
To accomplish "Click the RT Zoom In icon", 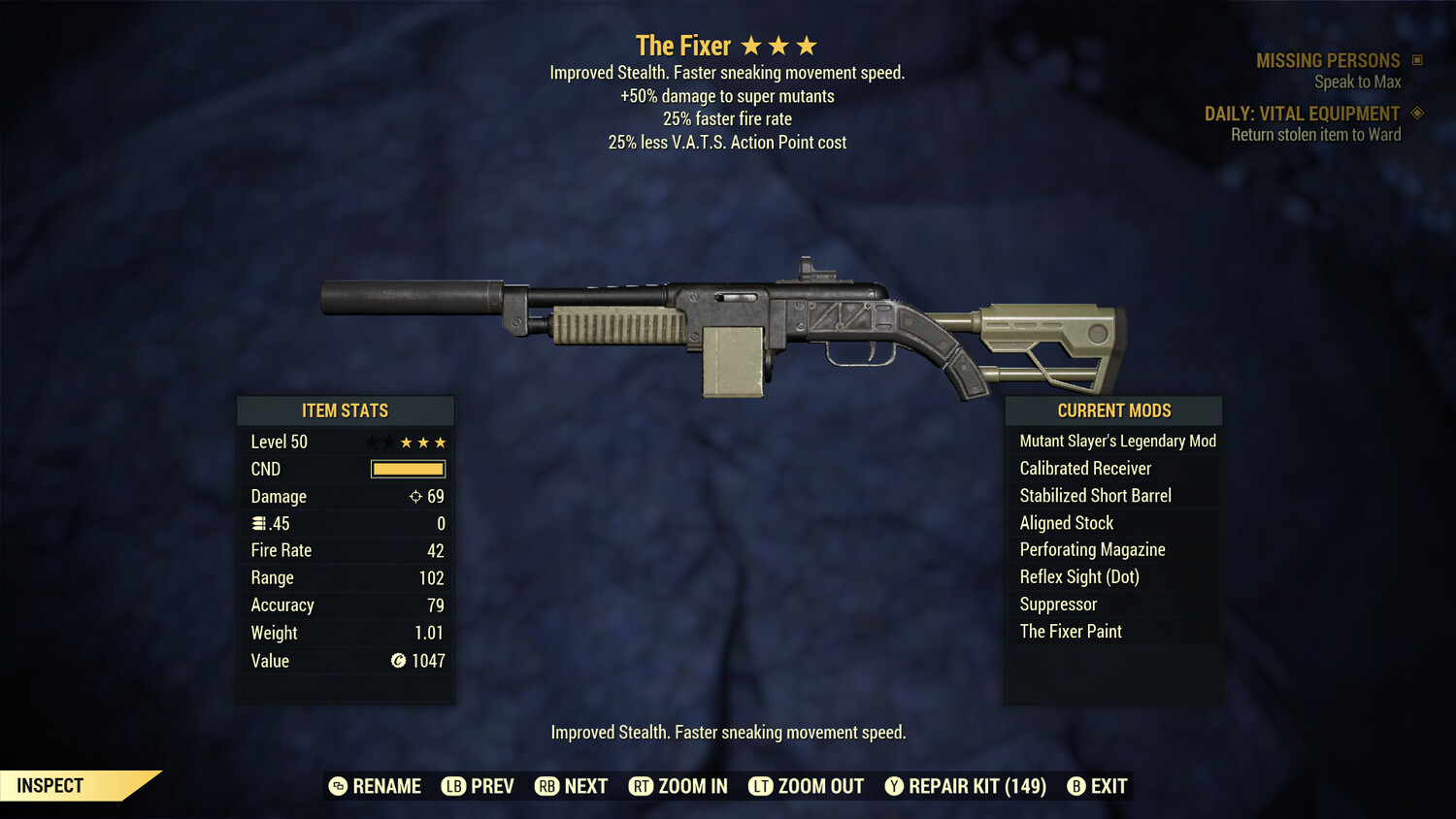I will (642, 786).
